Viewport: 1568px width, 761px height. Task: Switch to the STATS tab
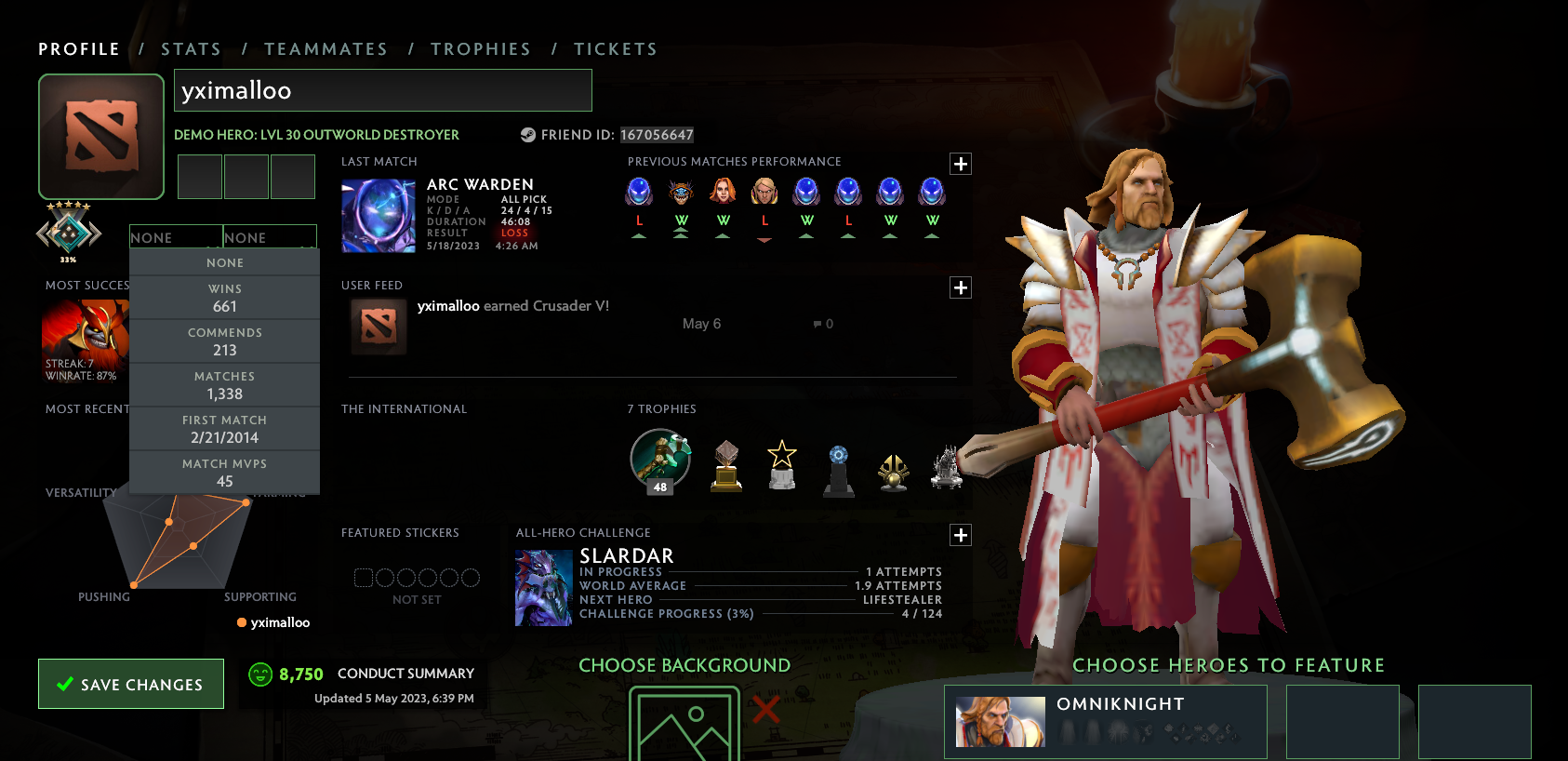(x=191, y=48)
